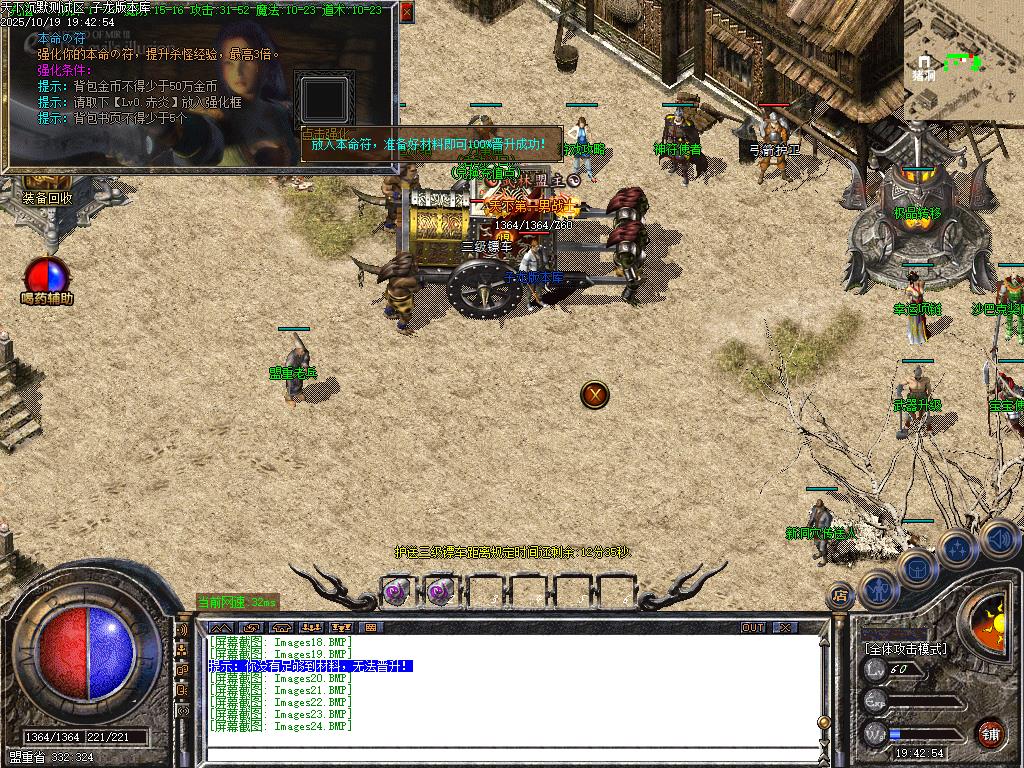Close the 本命の符 enhancement panel

(406, 12)
